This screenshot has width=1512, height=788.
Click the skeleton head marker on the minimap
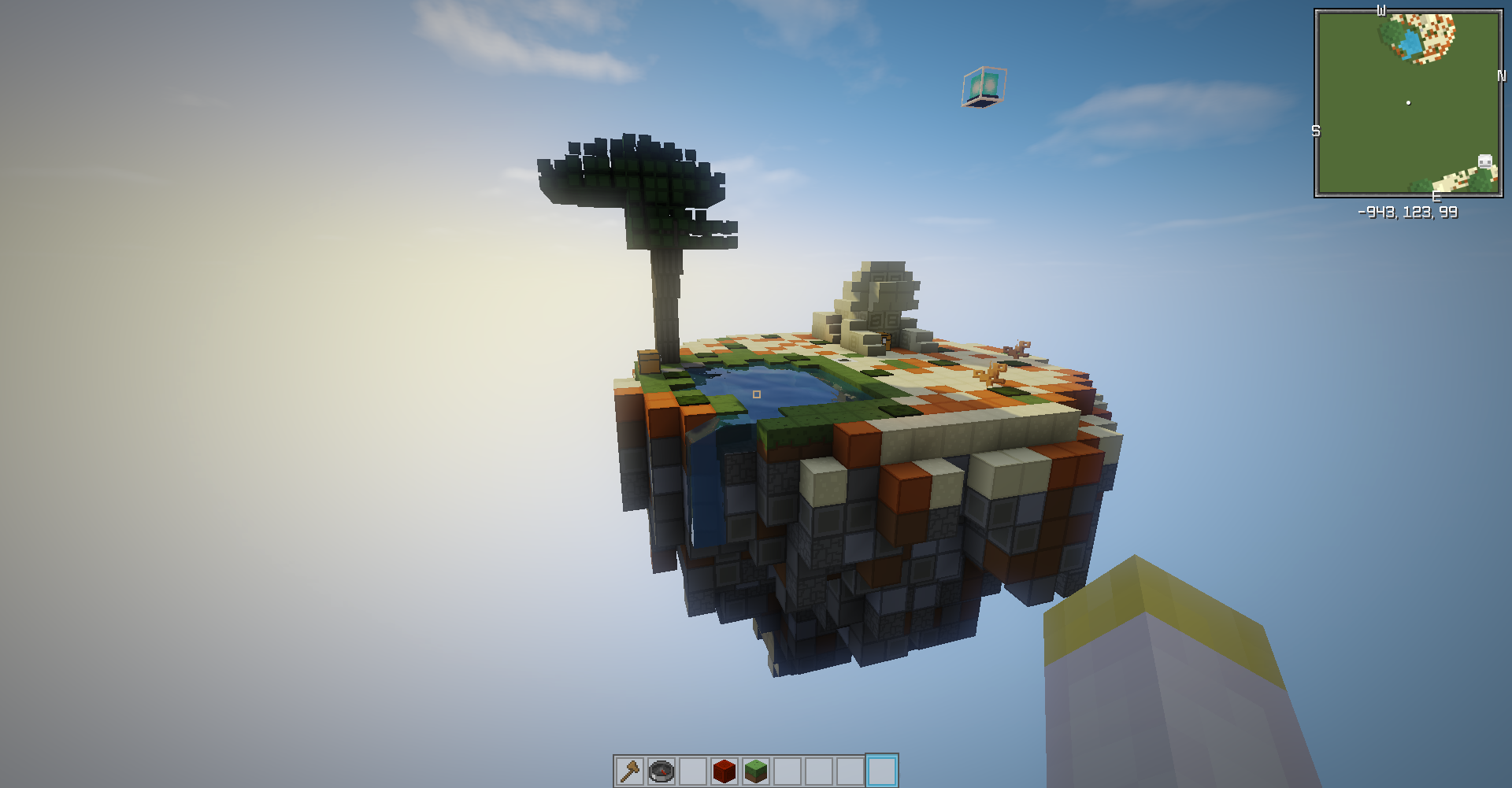click(1485, 161)
